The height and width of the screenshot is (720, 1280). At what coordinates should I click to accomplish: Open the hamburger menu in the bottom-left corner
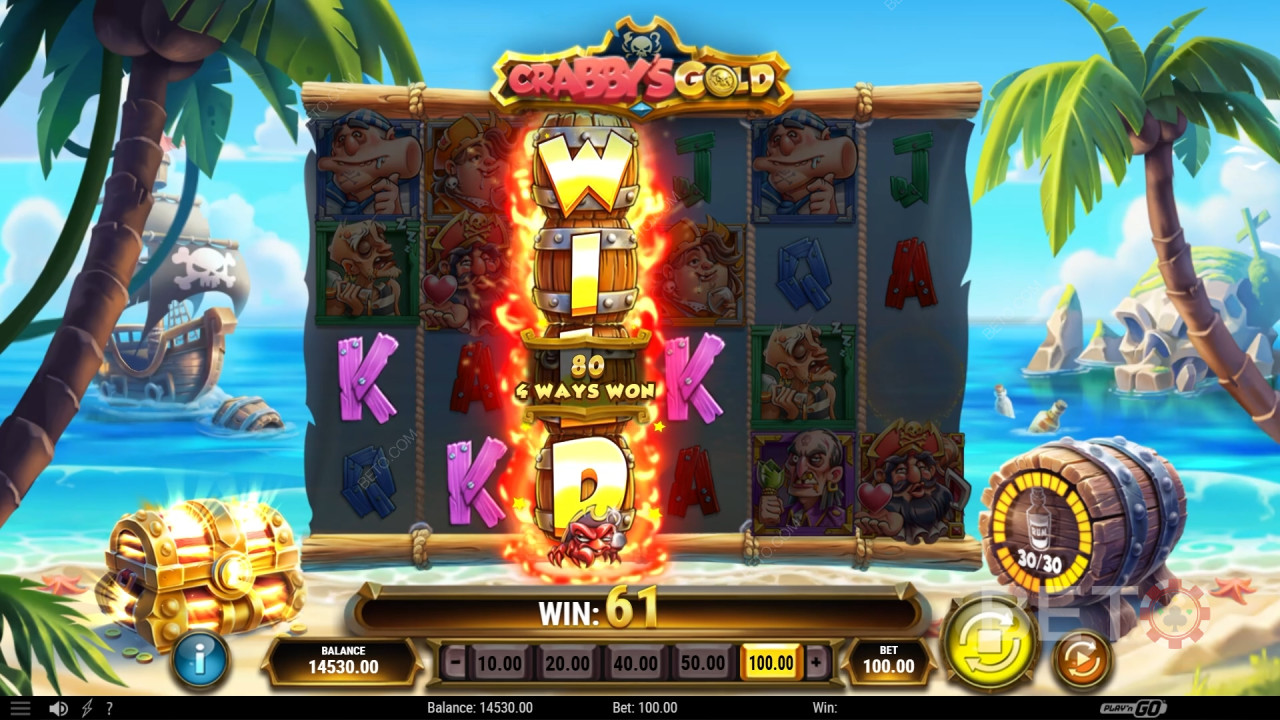[20, 707]
